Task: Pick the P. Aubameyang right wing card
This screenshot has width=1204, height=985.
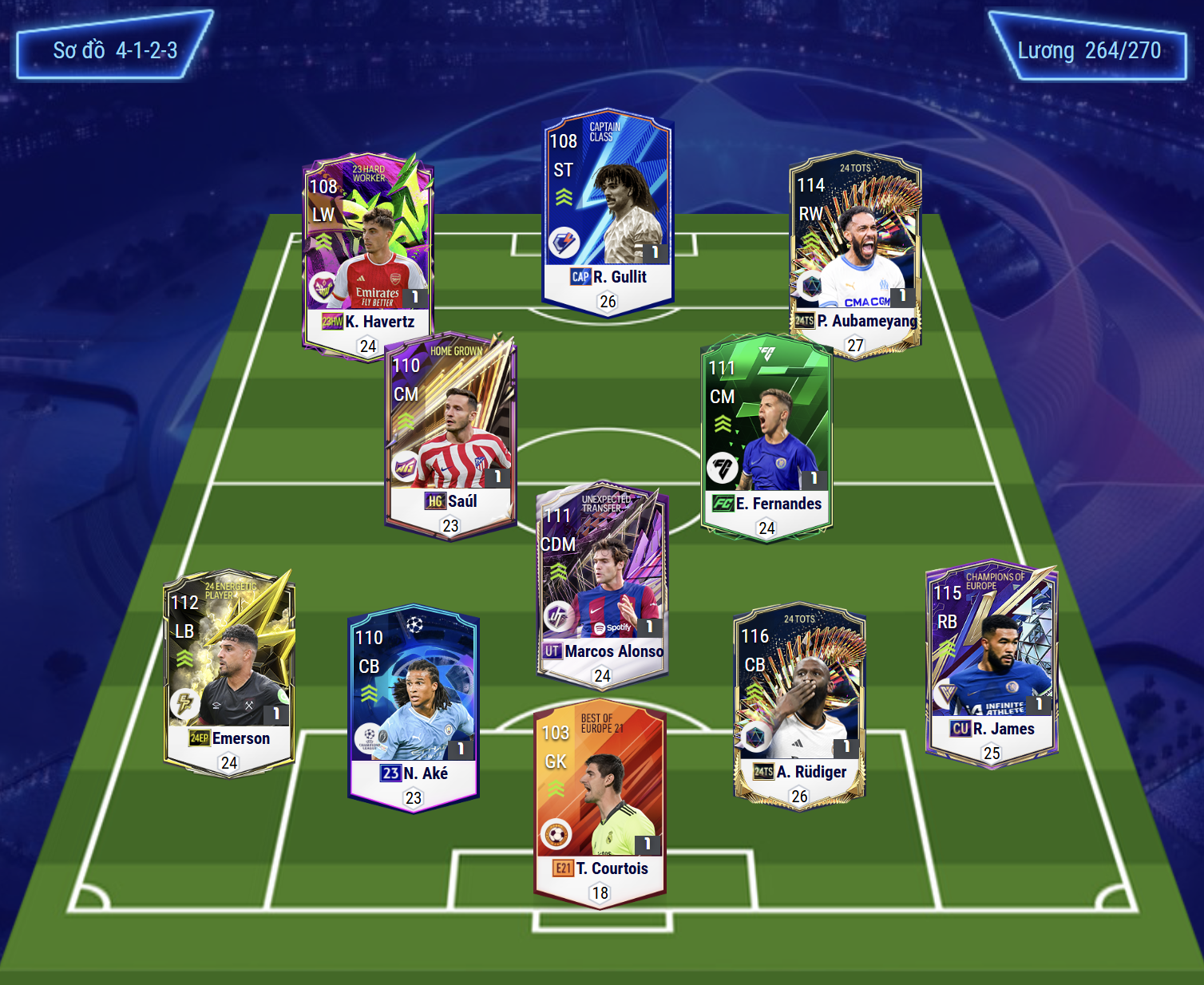Action: pos(855,253)
